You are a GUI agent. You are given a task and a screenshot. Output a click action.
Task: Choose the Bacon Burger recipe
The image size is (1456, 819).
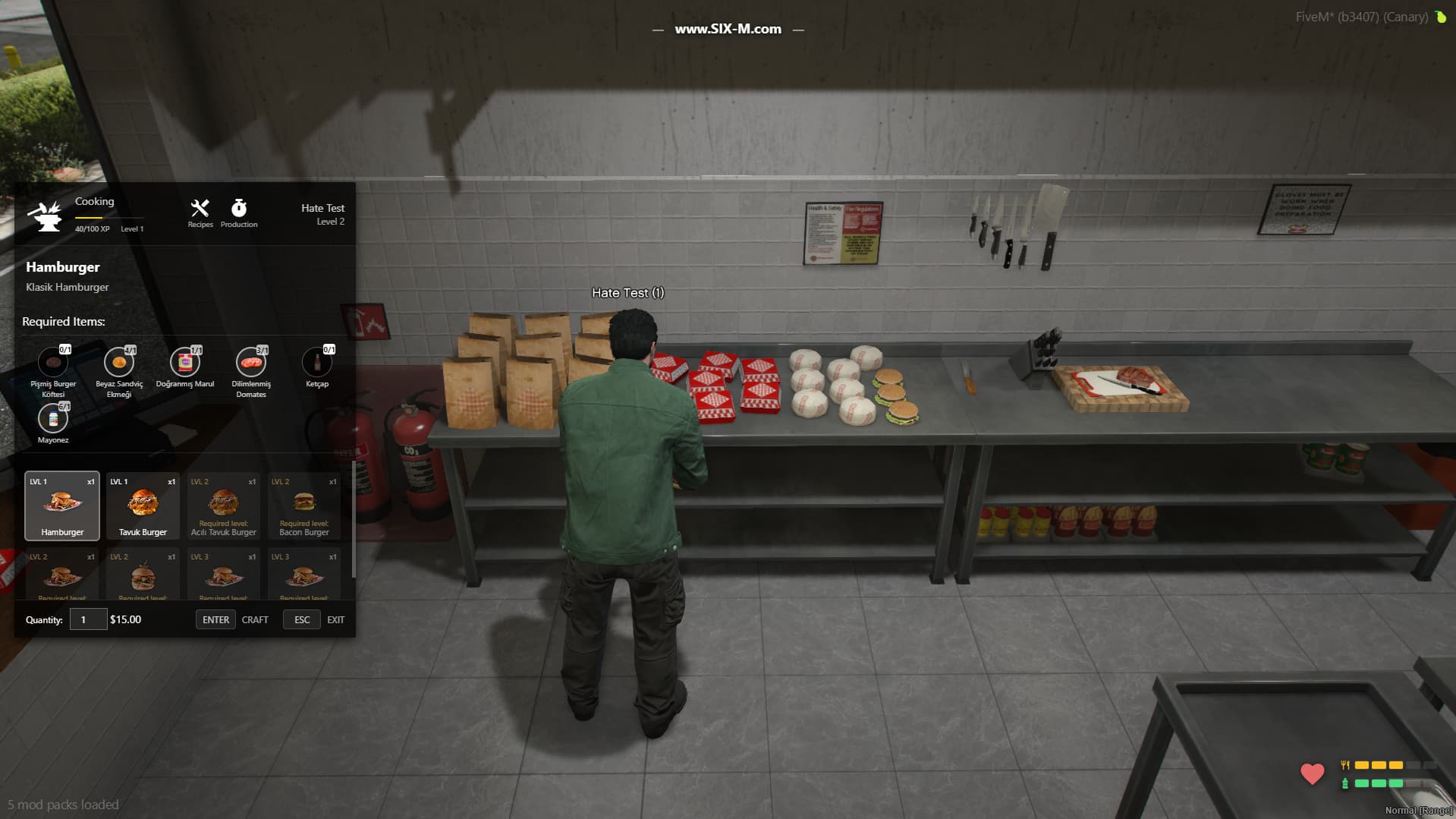[x=304, y=505]
